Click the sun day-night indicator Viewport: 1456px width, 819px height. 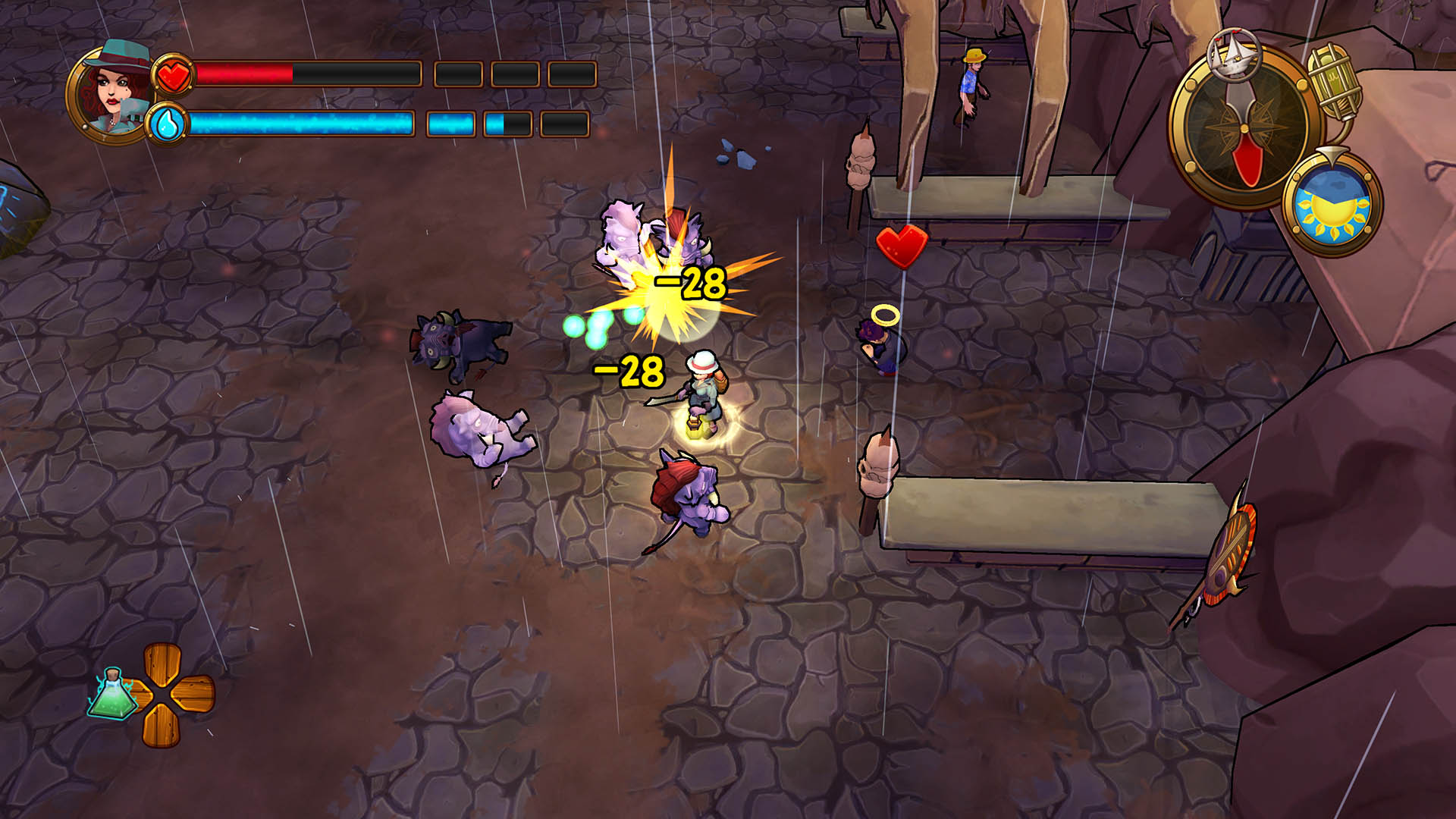[x=1333, y=205]
